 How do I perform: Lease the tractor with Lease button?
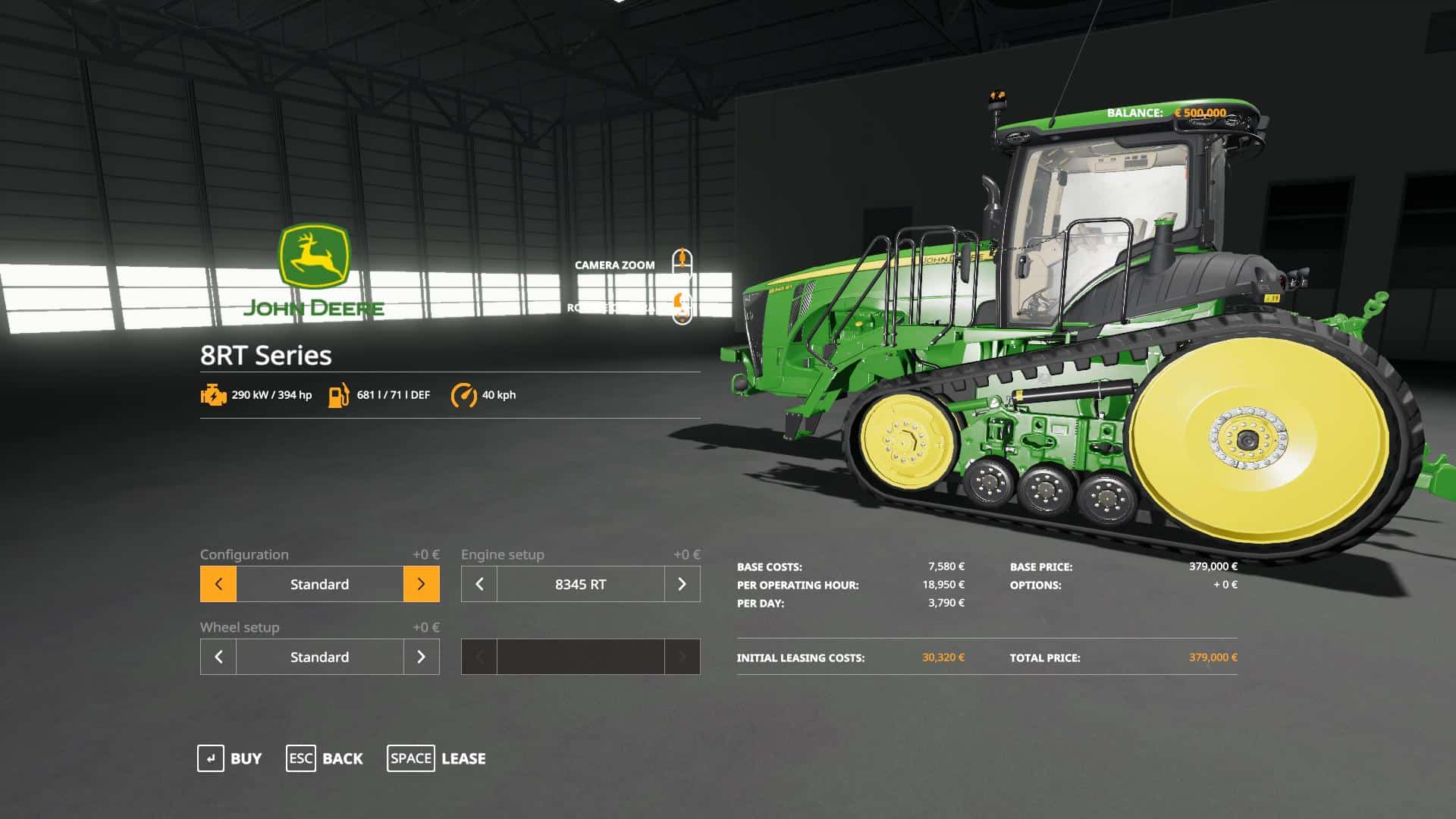pyautogui.click(x=437, y=758)
